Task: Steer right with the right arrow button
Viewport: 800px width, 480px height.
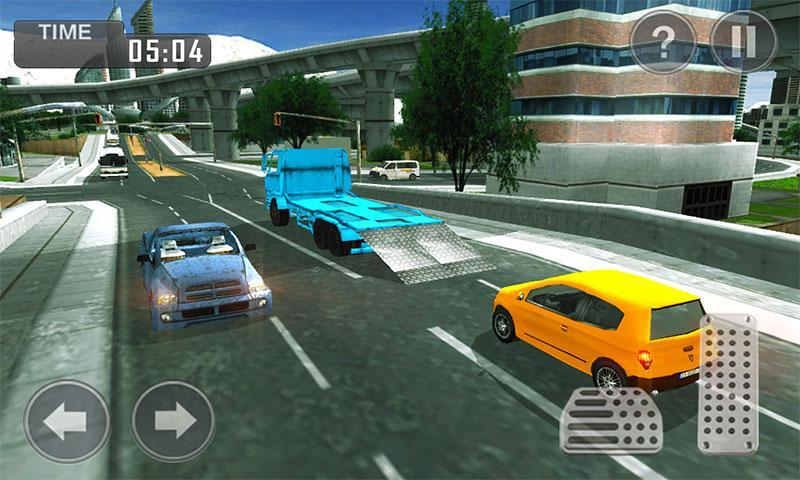Action: click(173, 421)
